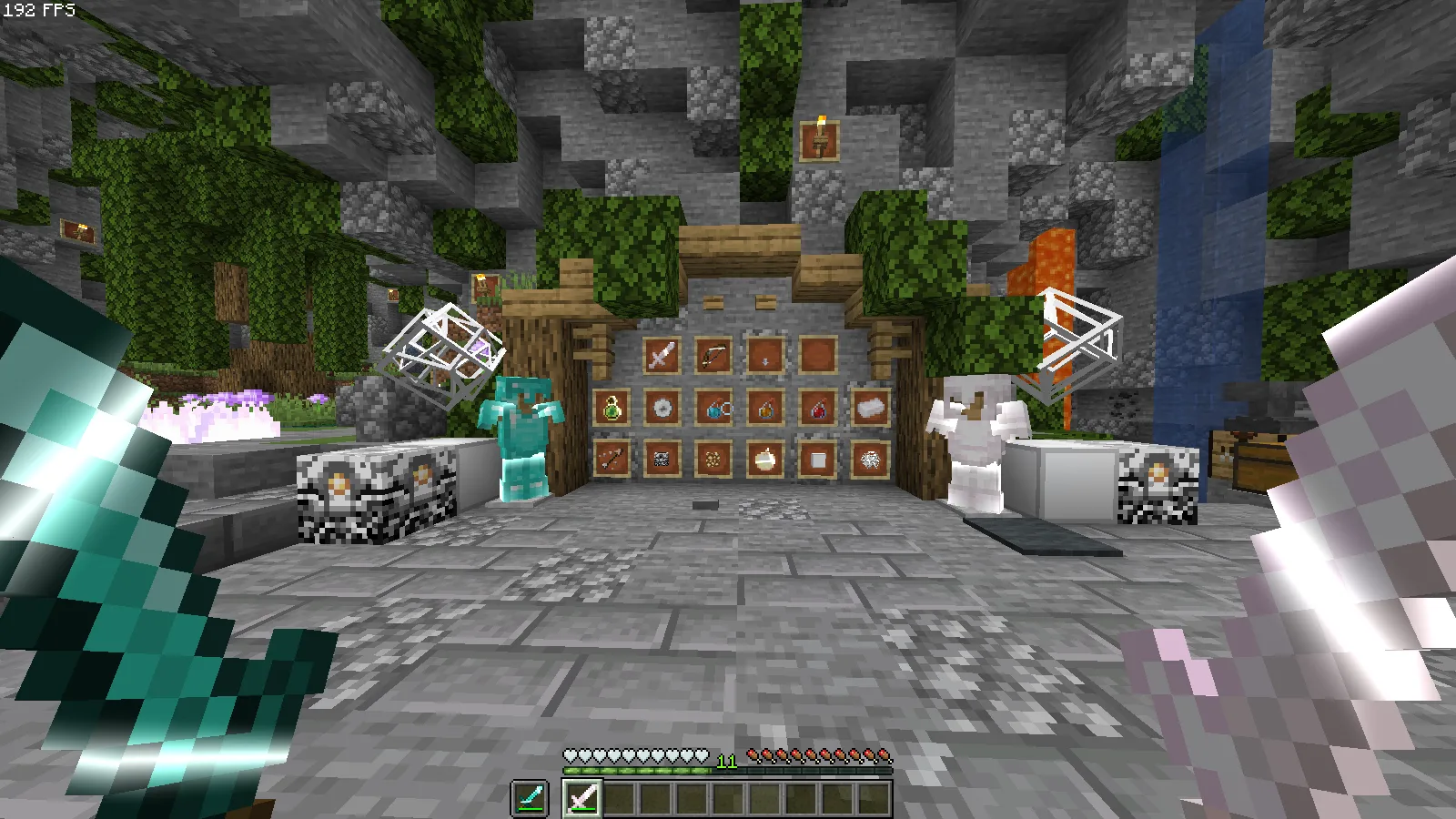Click the bottle o' enchanting frame
The width and height of the screenshot is (1456, 819).
point(611,408)
